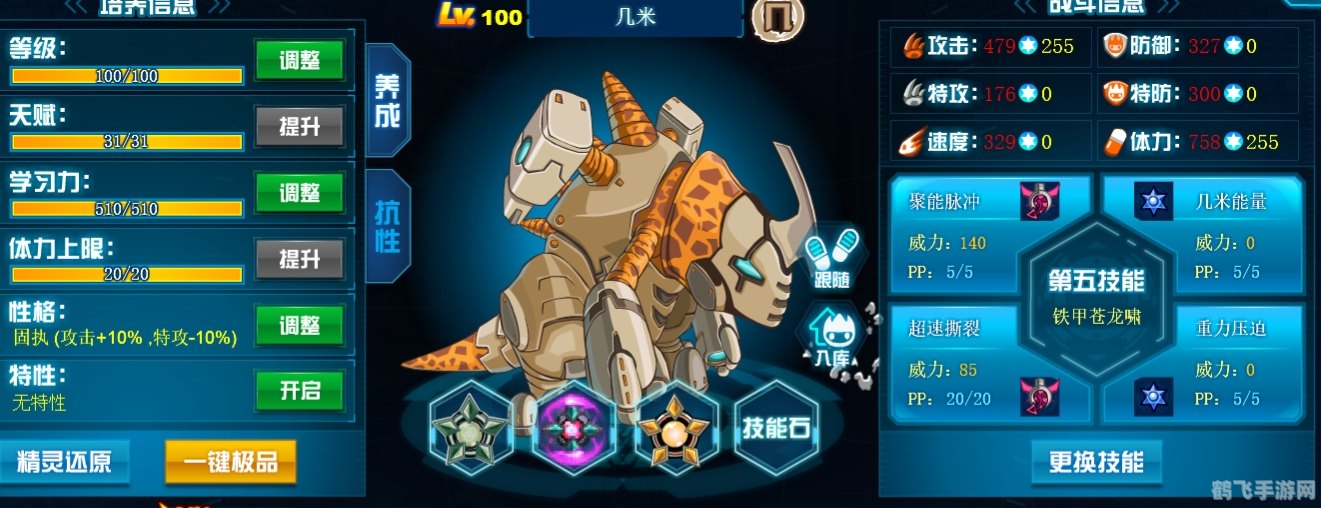Open the 第五技能 铁甲苍龙啸 hexagon
This screenshot has height=508, width=1321.
coord(1096,298)
